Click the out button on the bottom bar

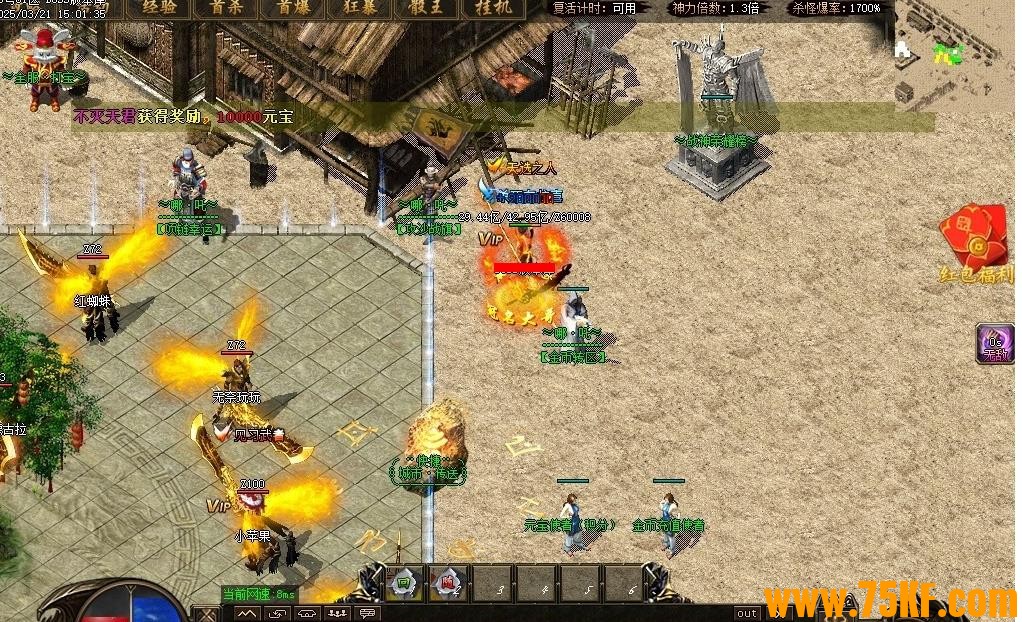747,613
